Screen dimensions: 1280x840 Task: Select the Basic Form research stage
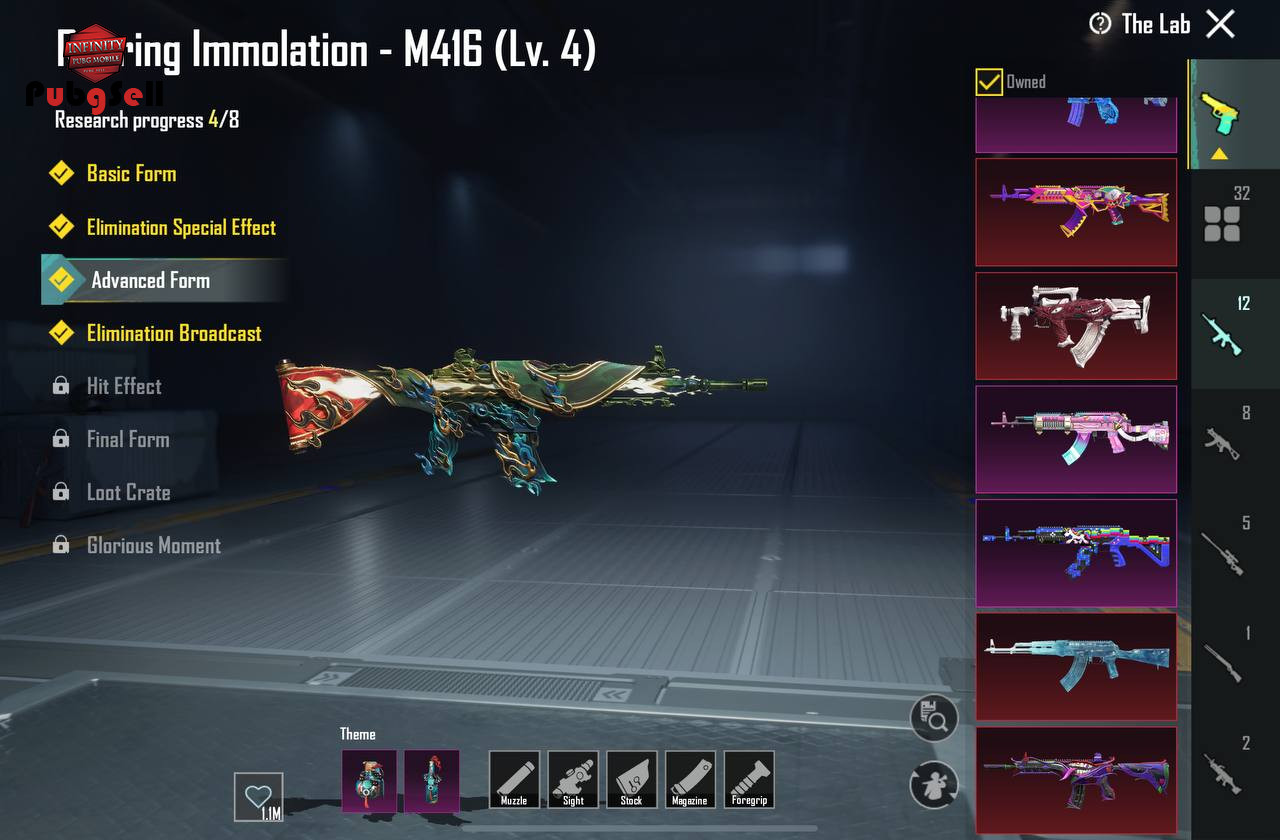coord(131,173)
